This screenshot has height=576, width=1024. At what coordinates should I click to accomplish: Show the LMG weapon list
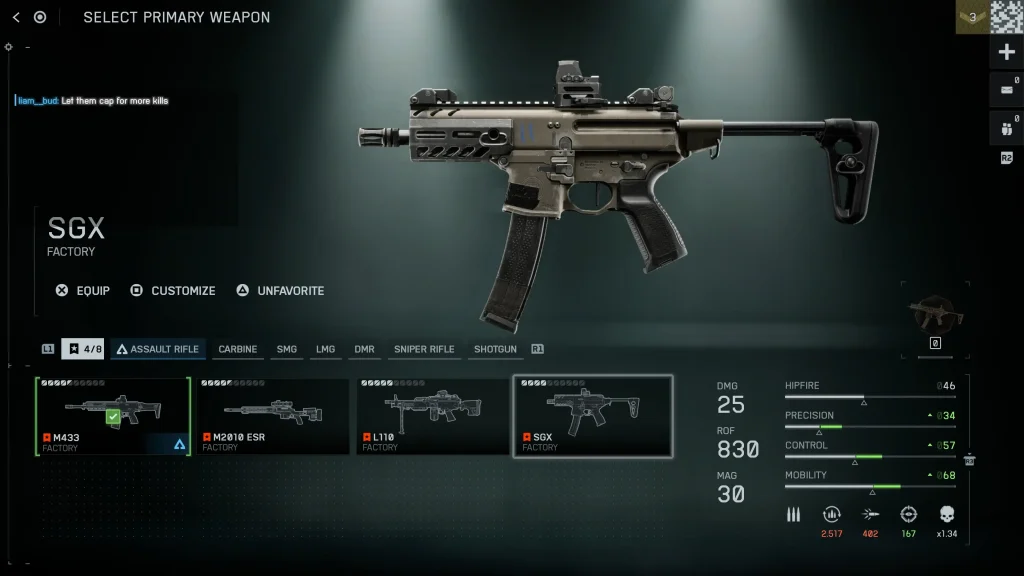(x=325, y=349)
